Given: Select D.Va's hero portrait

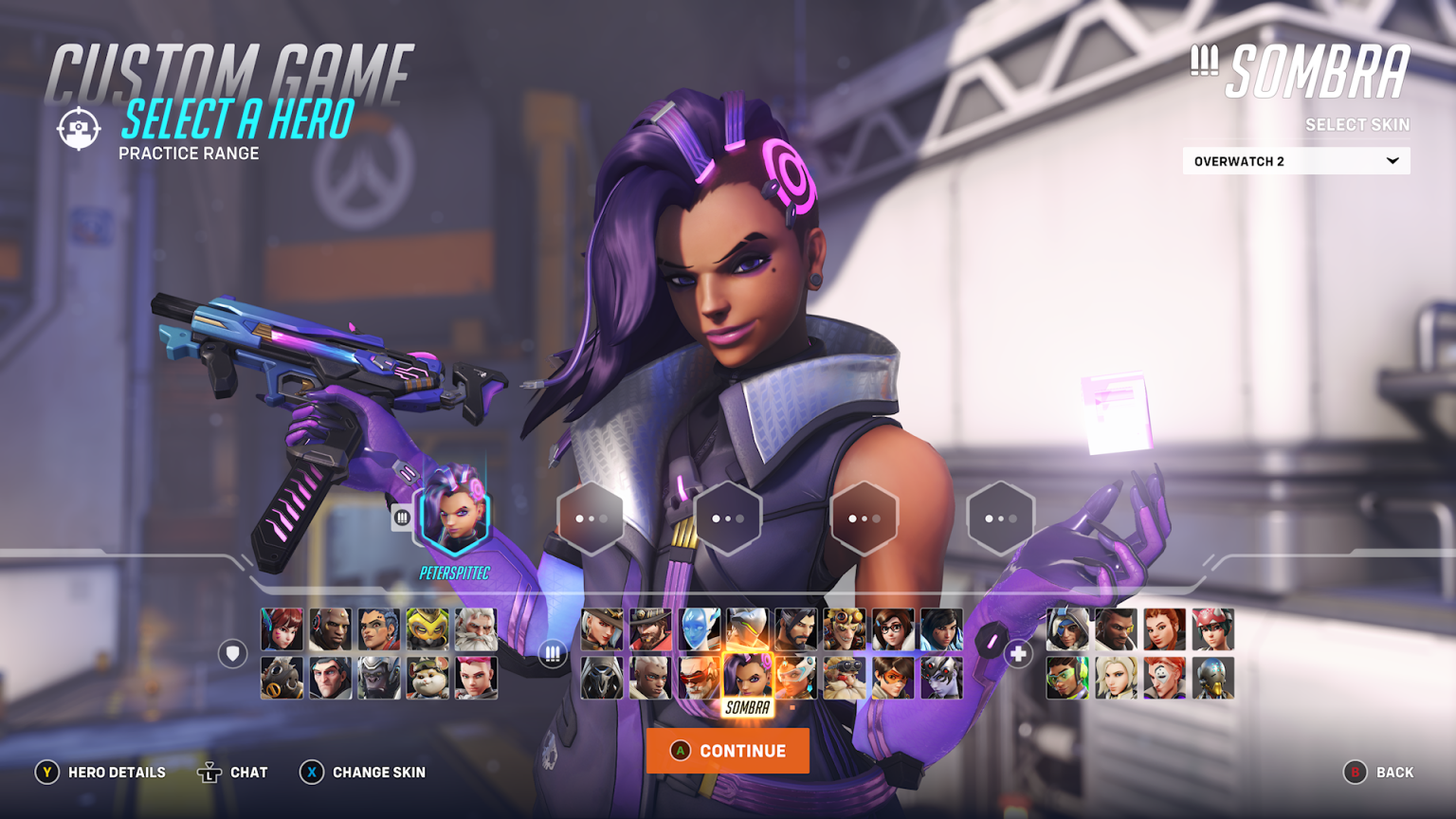Looking at the screenshot, I should (x=282, y=628).
